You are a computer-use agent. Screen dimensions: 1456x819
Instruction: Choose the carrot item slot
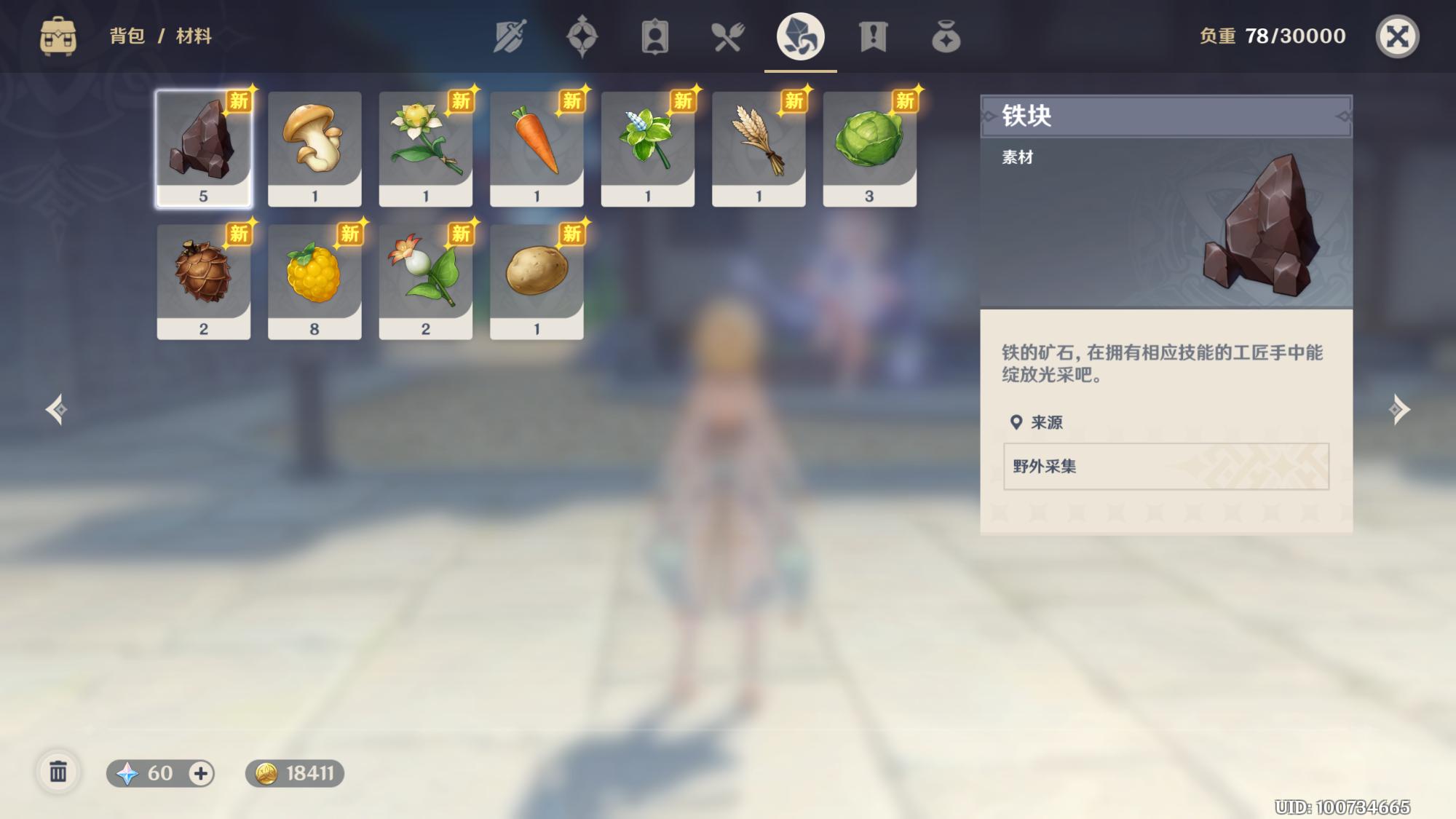coord(537,149)
